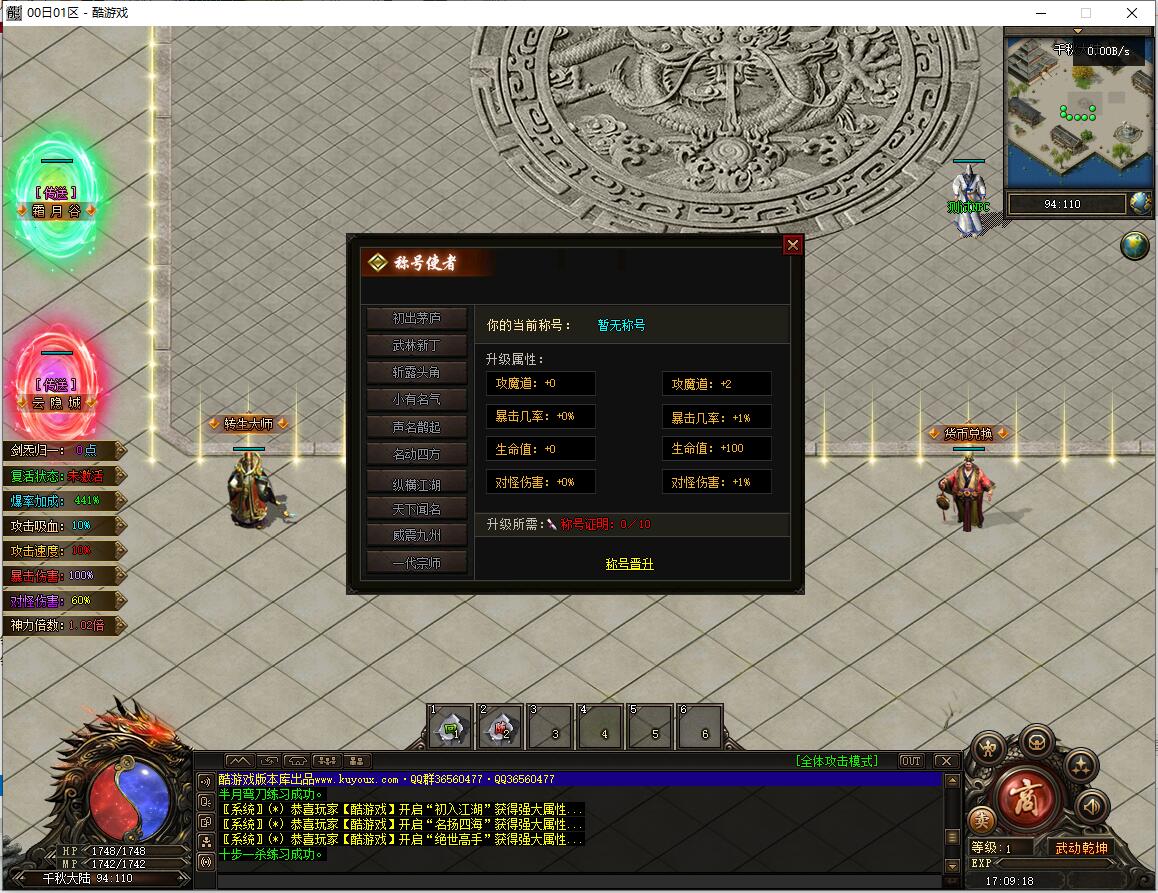Close the chat panel with its X button
Screen dimensions: 1158x893
tap(944, 761)
